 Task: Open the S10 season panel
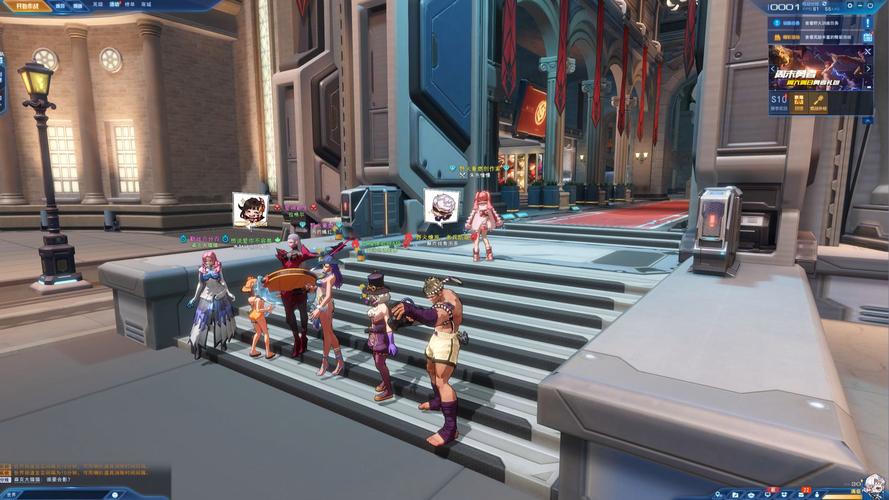(778, 102)
